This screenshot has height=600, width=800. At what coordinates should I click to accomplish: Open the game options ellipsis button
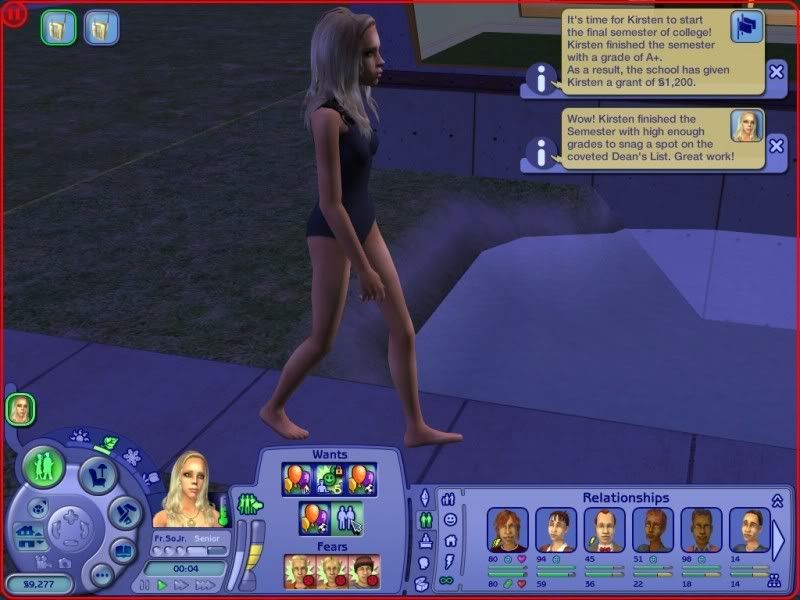click(x=101, y=574)
